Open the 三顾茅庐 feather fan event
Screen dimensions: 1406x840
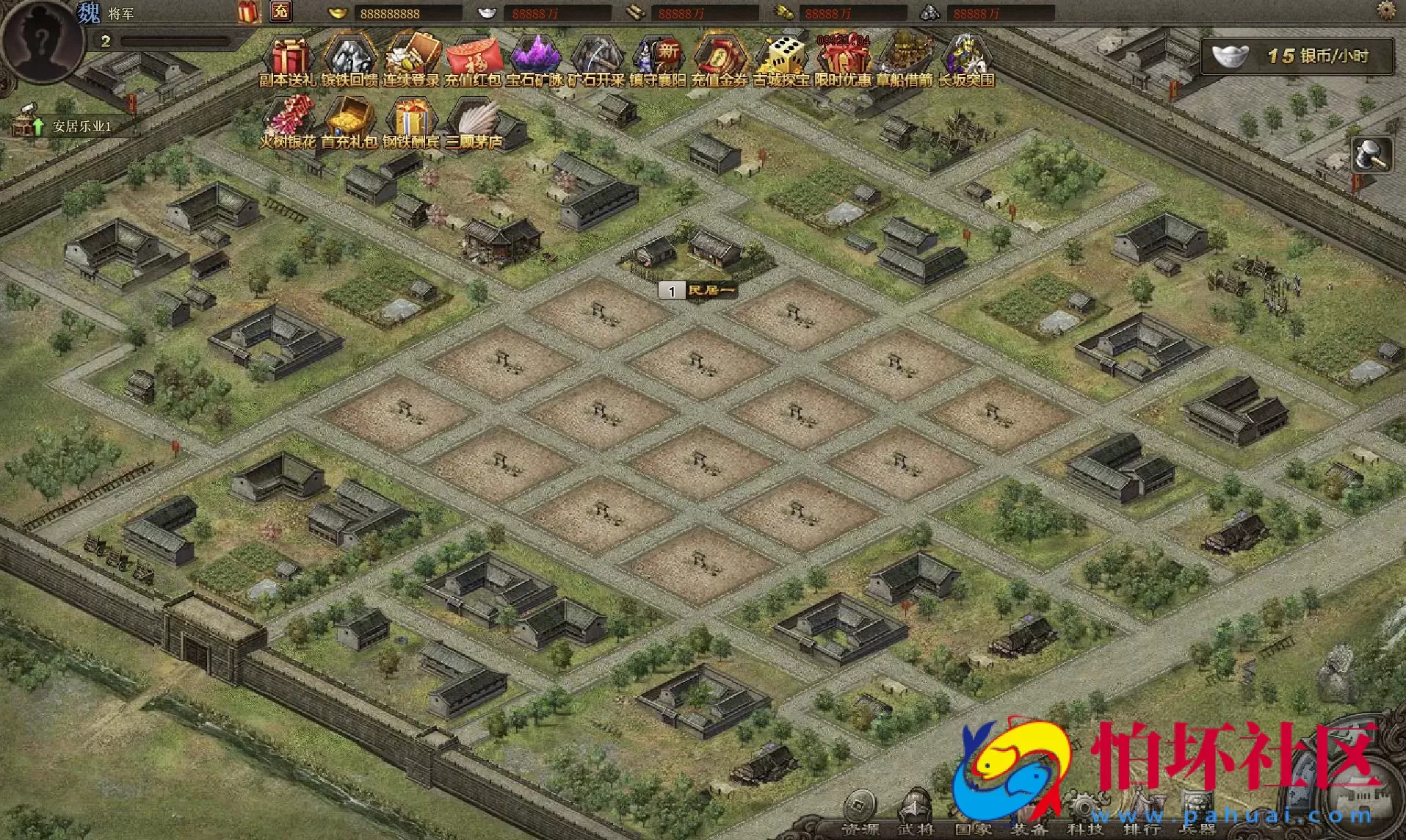point(474,120)
